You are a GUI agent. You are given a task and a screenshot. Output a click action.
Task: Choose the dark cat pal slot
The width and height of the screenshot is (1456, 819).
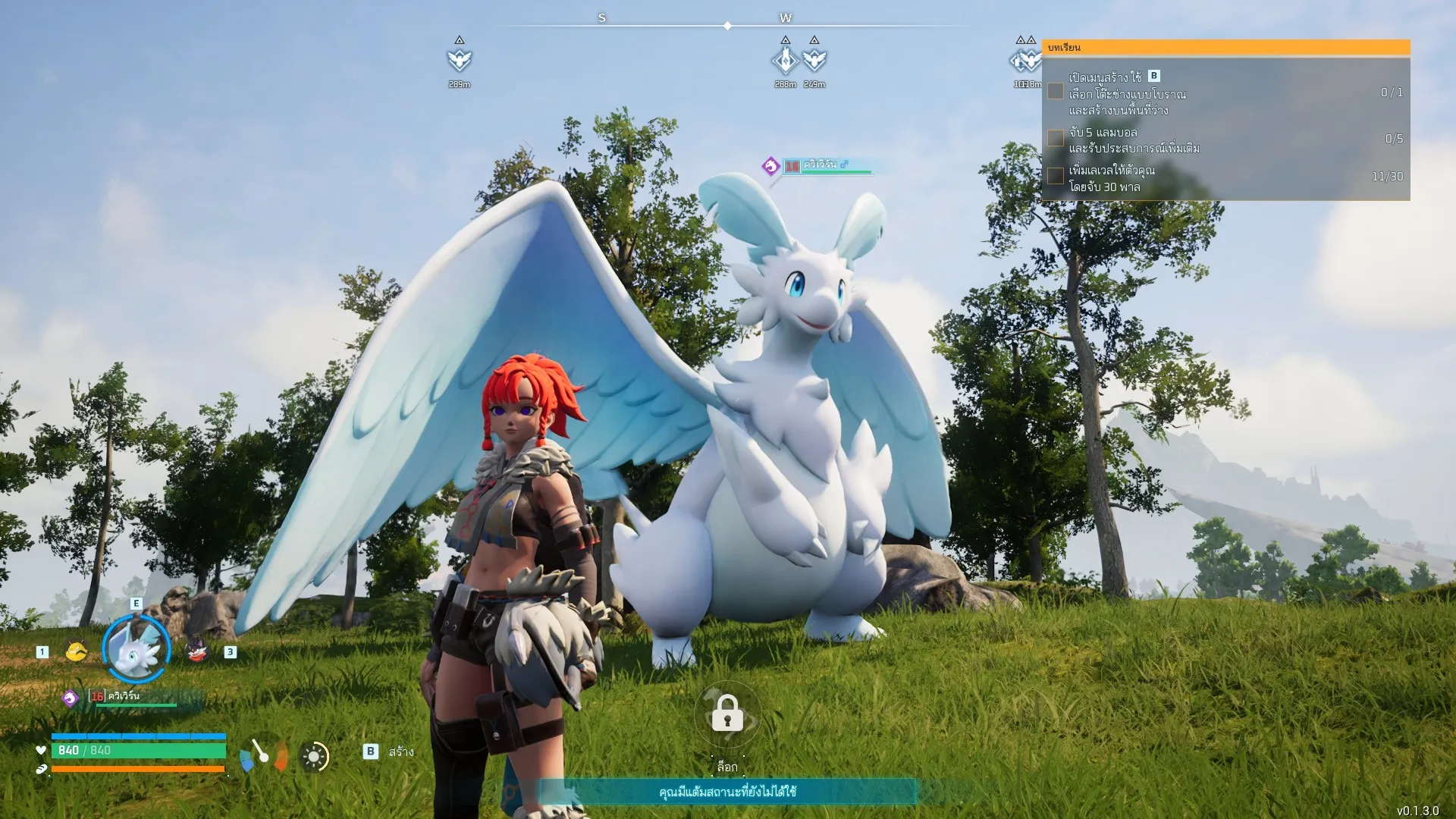197,651
